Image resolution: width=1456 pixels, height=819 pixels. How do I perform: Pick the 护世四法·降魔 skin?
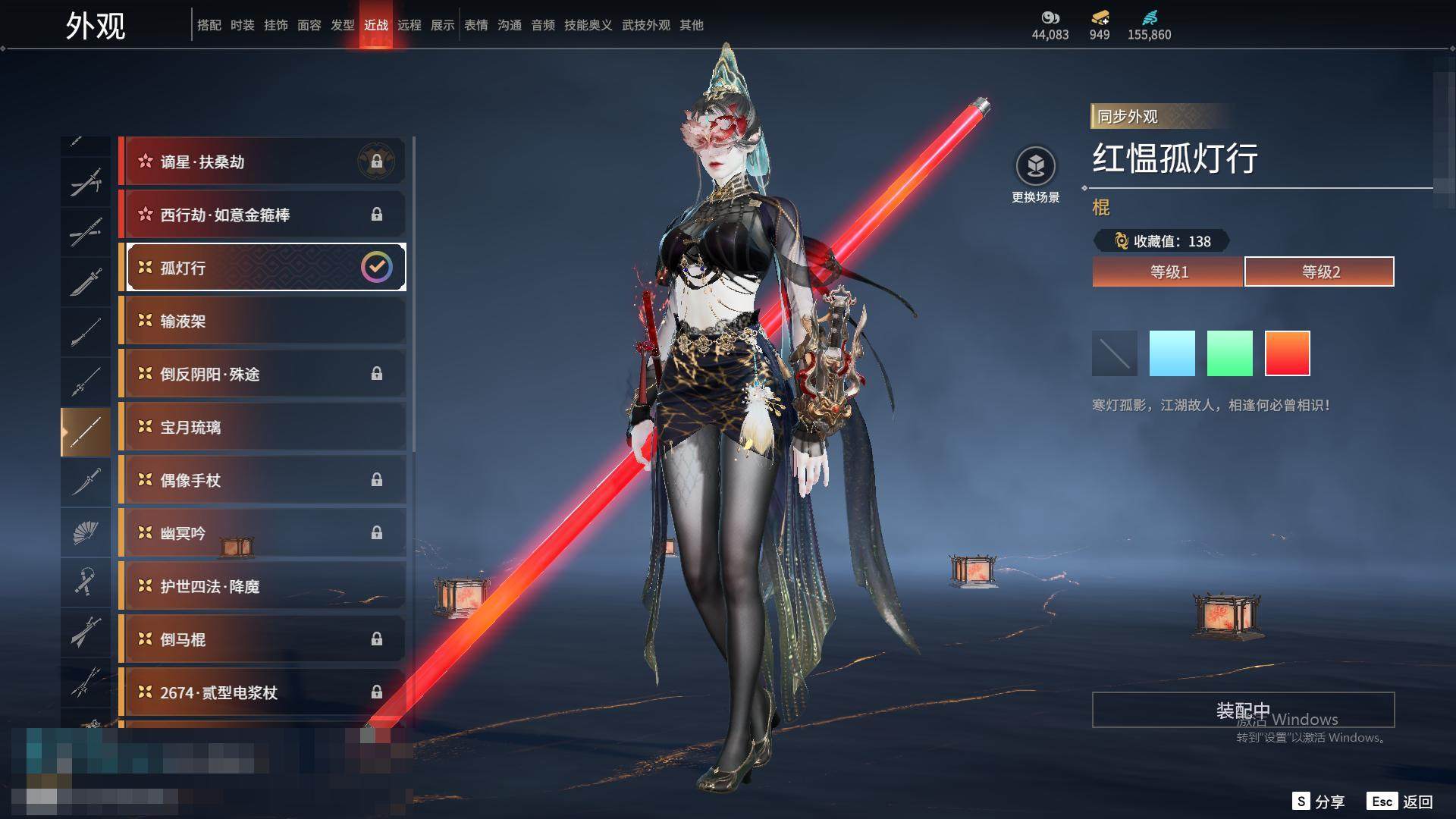(x=262, y=586)
